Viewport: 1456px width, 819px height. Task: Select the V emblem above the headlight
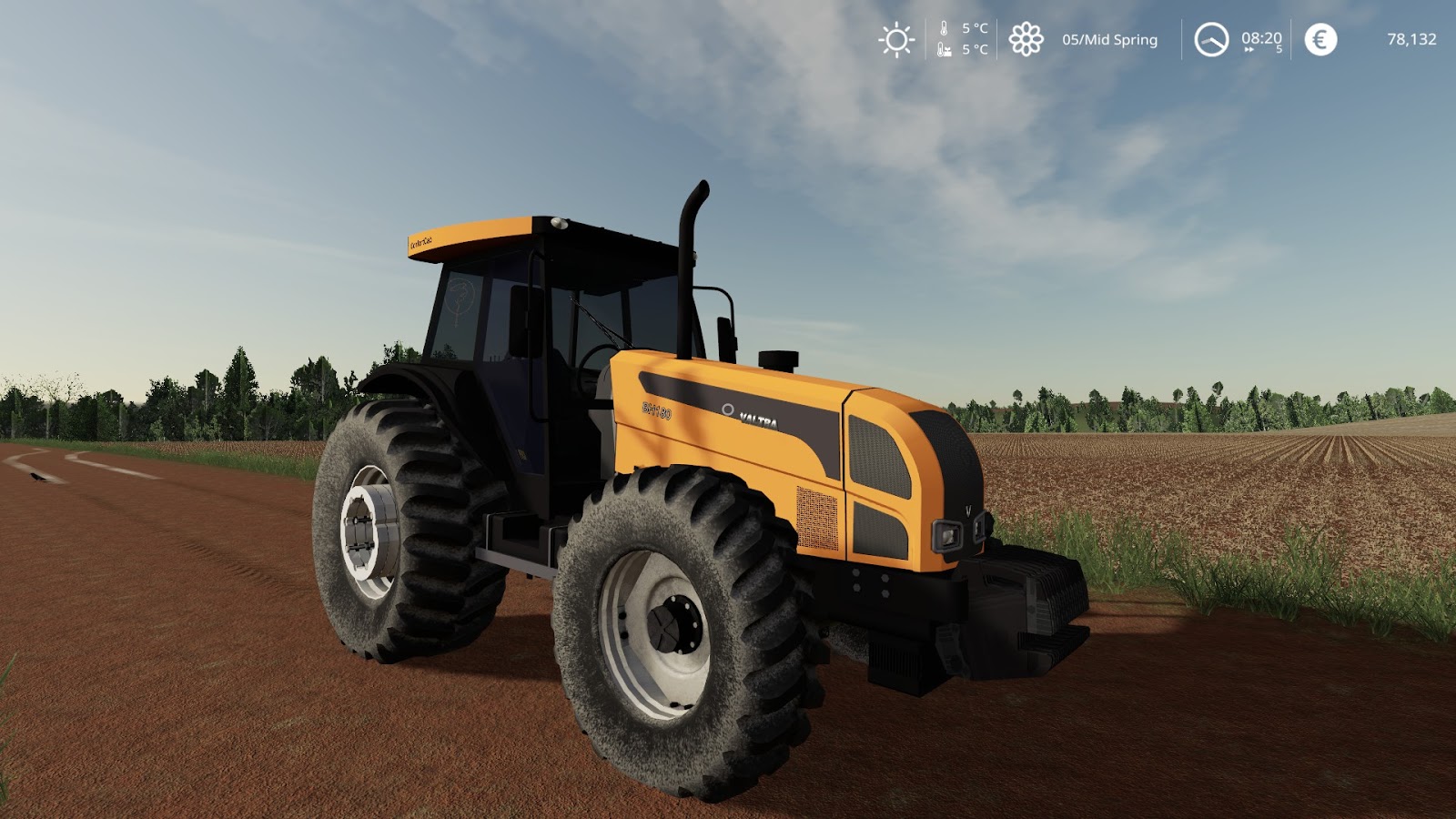coord(967,511)
